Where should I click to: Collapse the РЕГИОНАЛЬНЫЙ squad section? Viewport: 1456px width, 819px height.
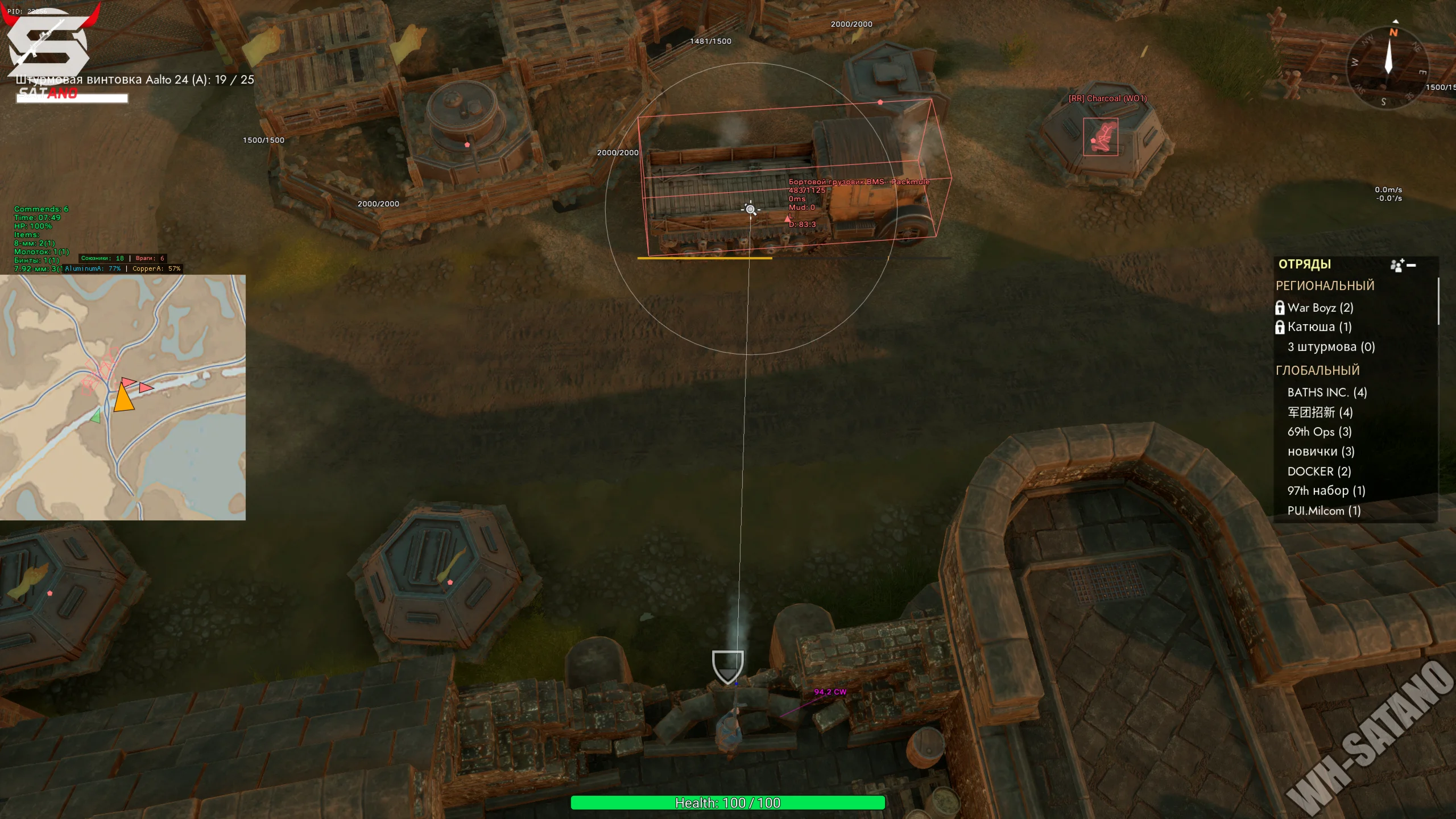pyautogui.click(x=1325, y=286)
